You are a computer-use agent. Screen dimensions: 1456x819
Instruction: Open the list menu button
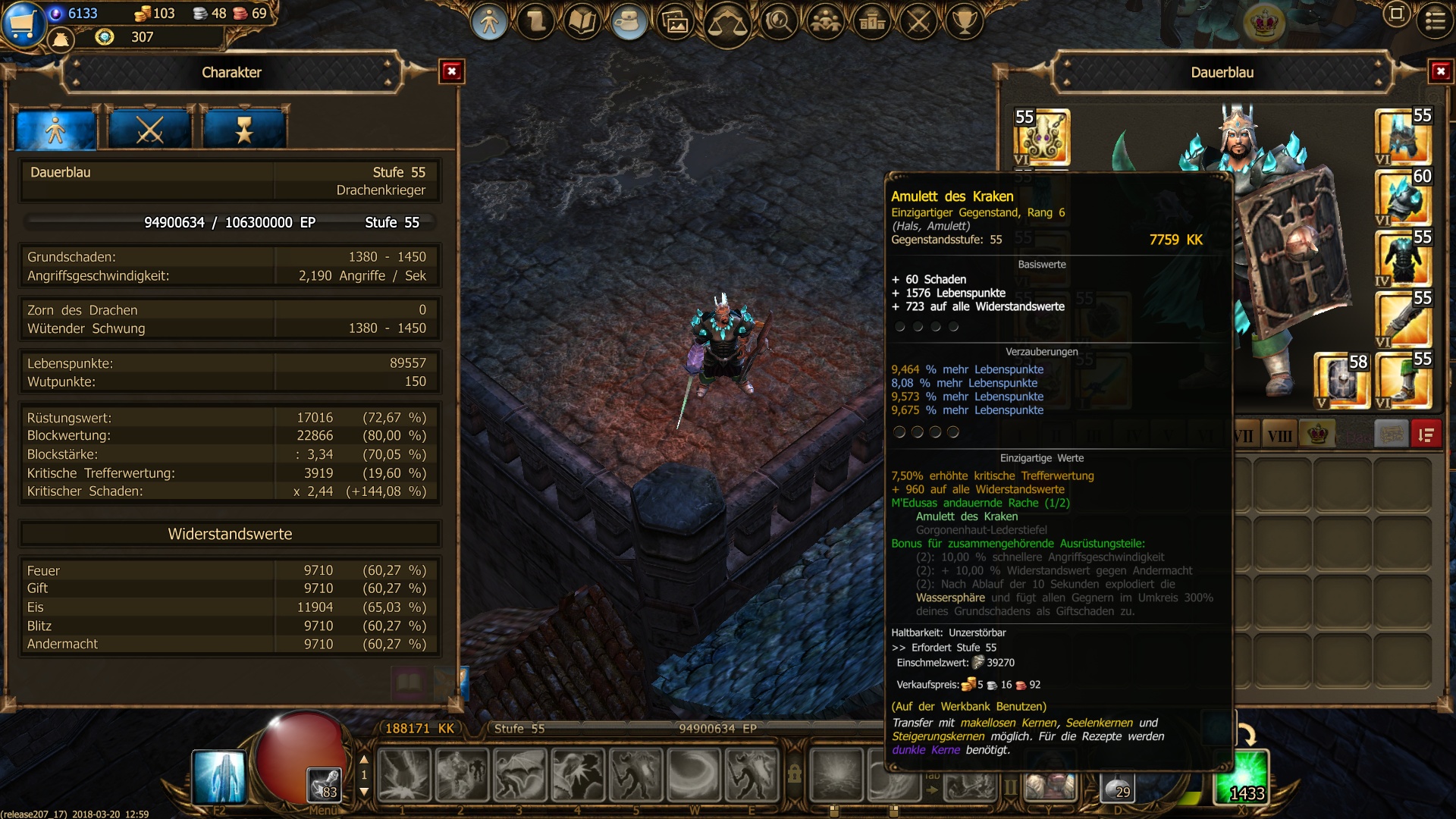(x=1435, y=21)
